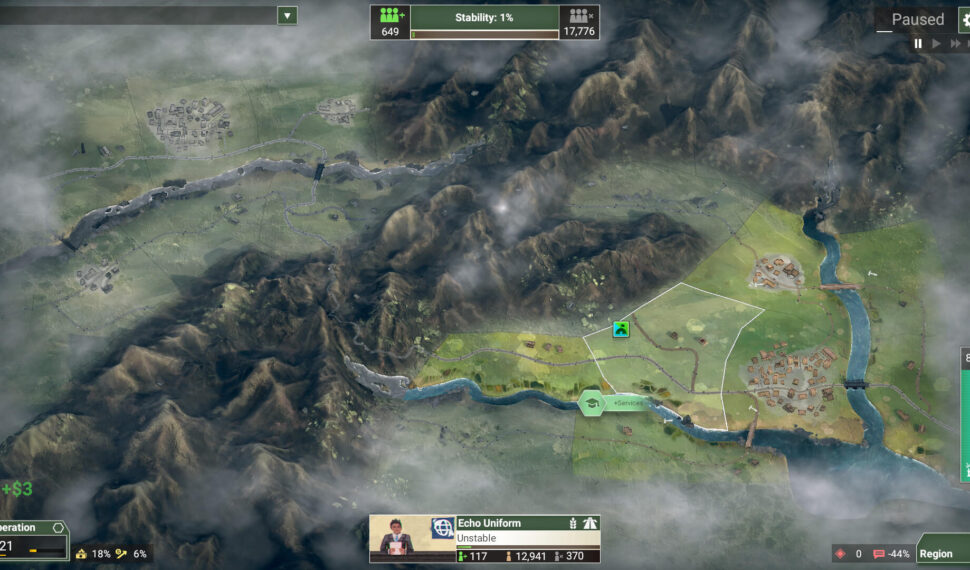Viewport: 970px width, 570px height.
Task: Open the Operations panel
Action: 32,528
